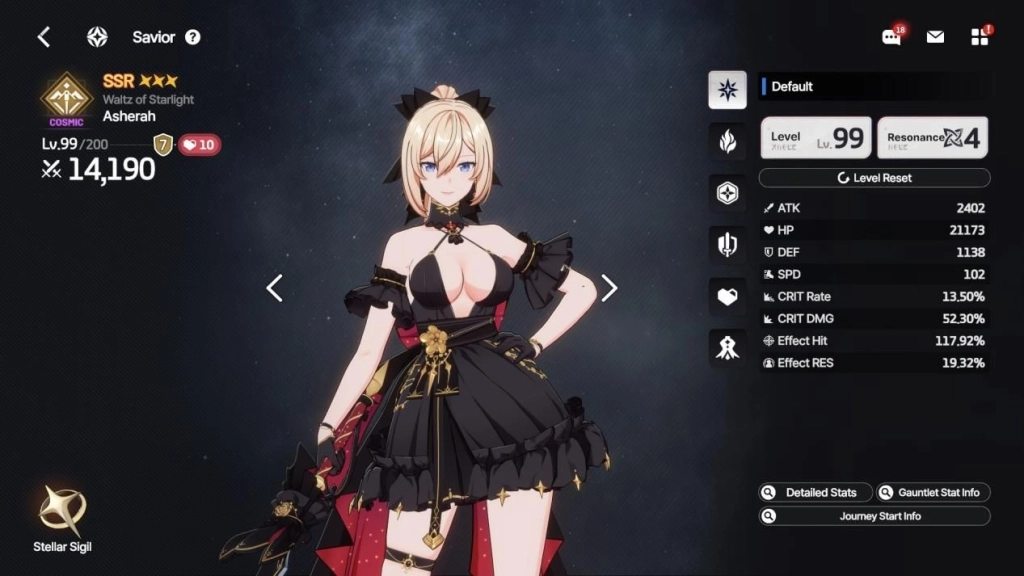Screen dimensions: 1024x576
Task: Switch to the hexagon emblem tab
Action: [x=727, y=193]
